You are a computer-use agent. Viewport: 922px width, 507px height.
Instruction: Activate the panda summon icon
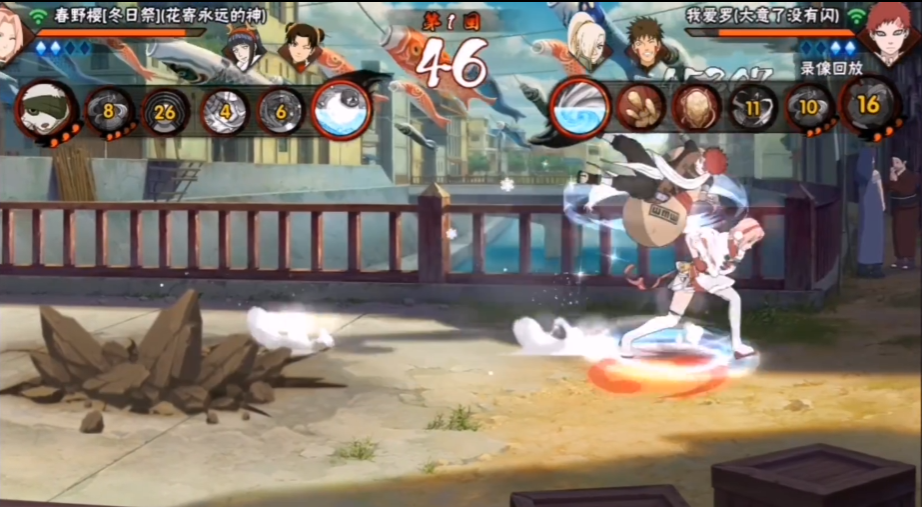click(x=42, y=109)
